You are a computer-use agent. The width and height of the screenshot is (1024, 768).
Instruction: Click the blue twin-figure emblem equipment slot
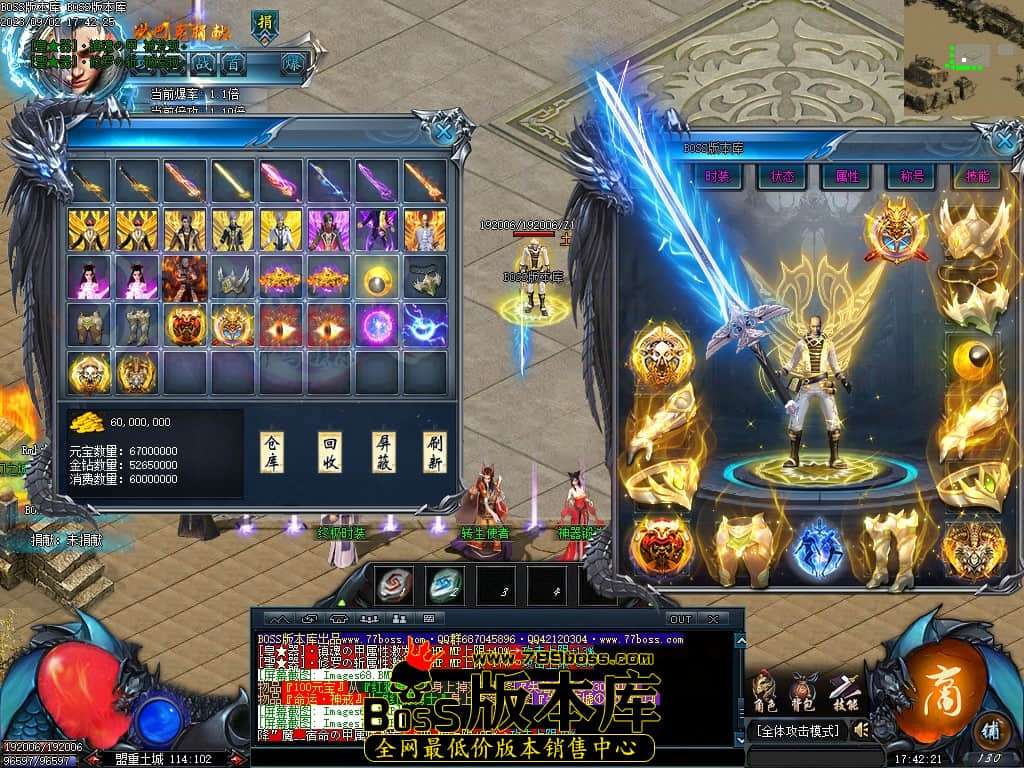(819, 546)
